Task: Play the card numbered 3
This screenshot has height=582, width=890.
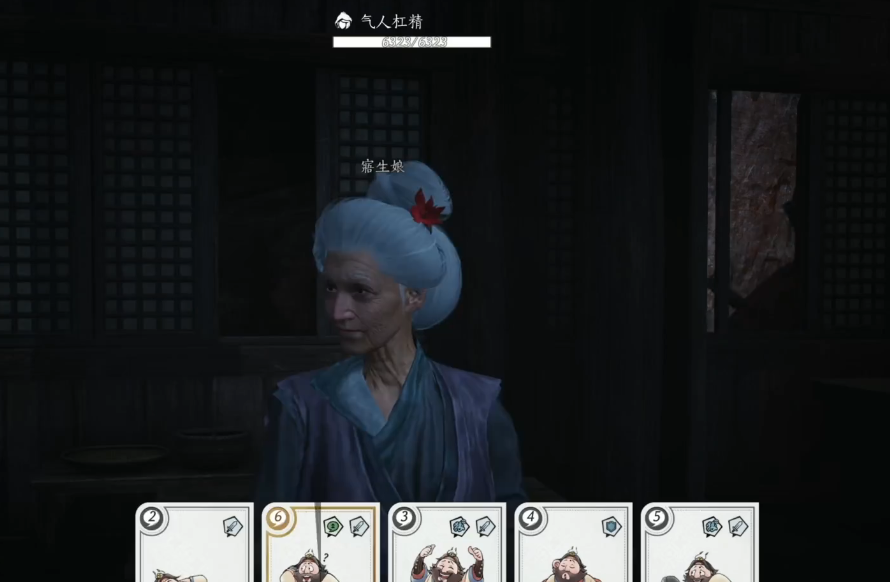Action: point(447,545)
